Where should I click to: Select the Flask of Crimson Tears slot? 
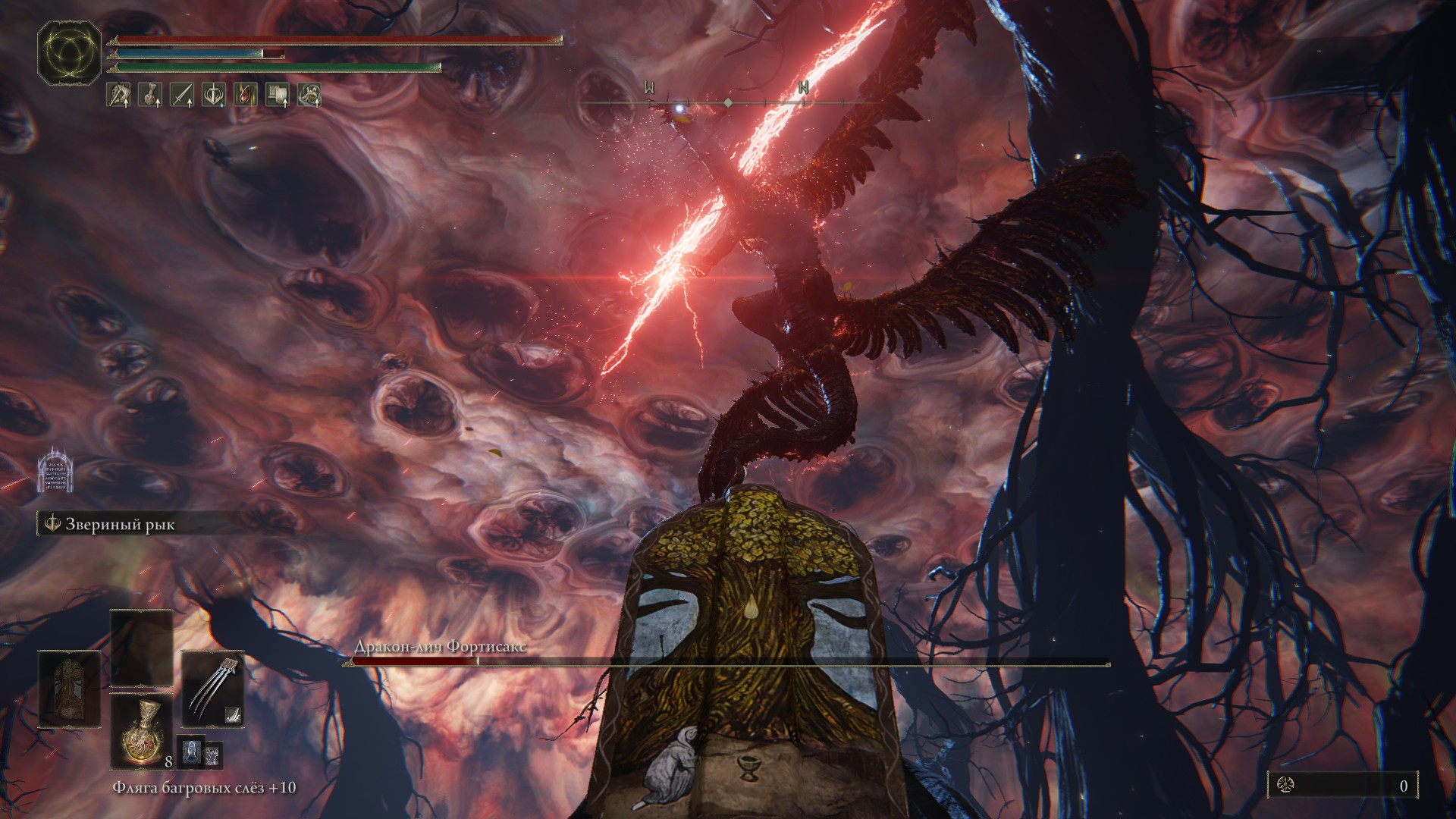[x=143, y=732]
